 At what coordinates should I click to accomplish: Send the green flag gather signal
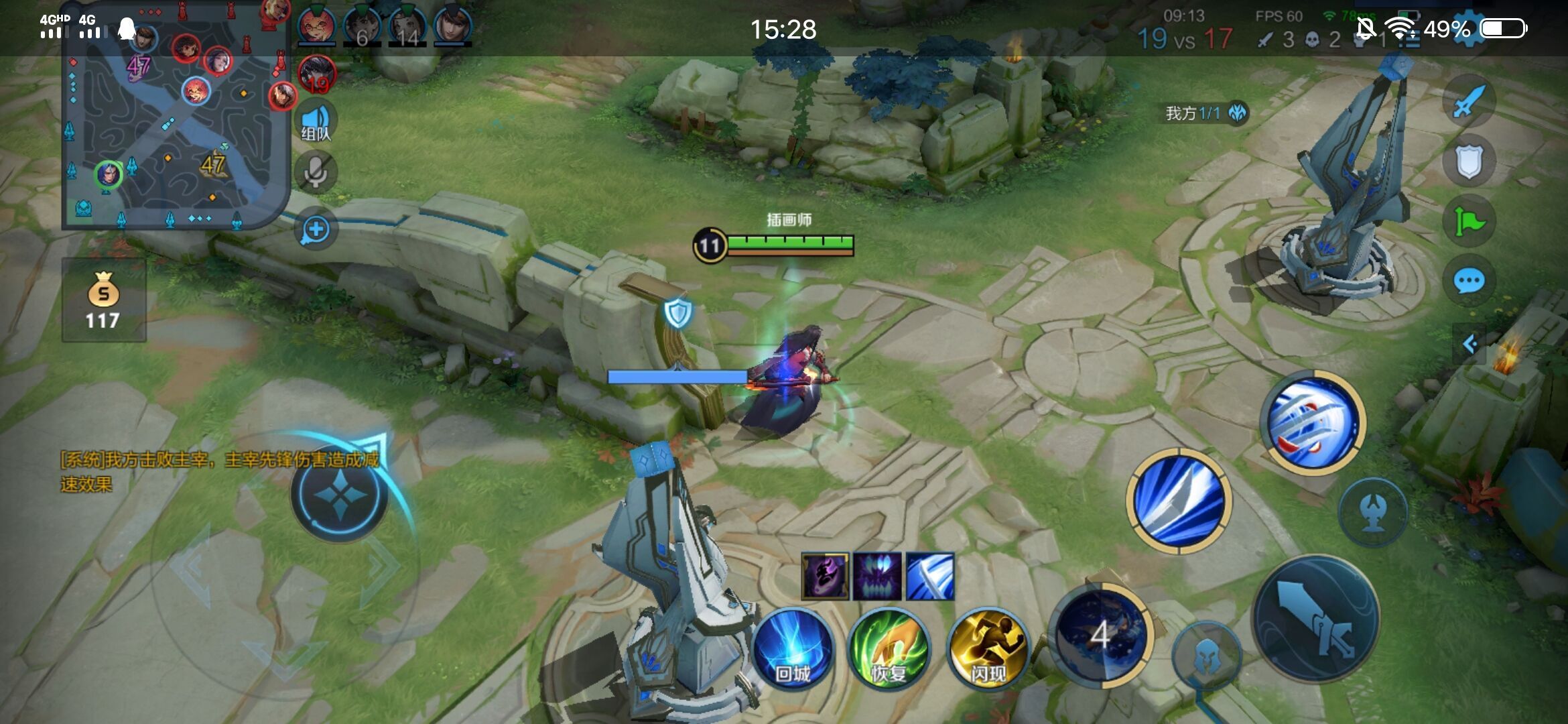coord(1469,221)
